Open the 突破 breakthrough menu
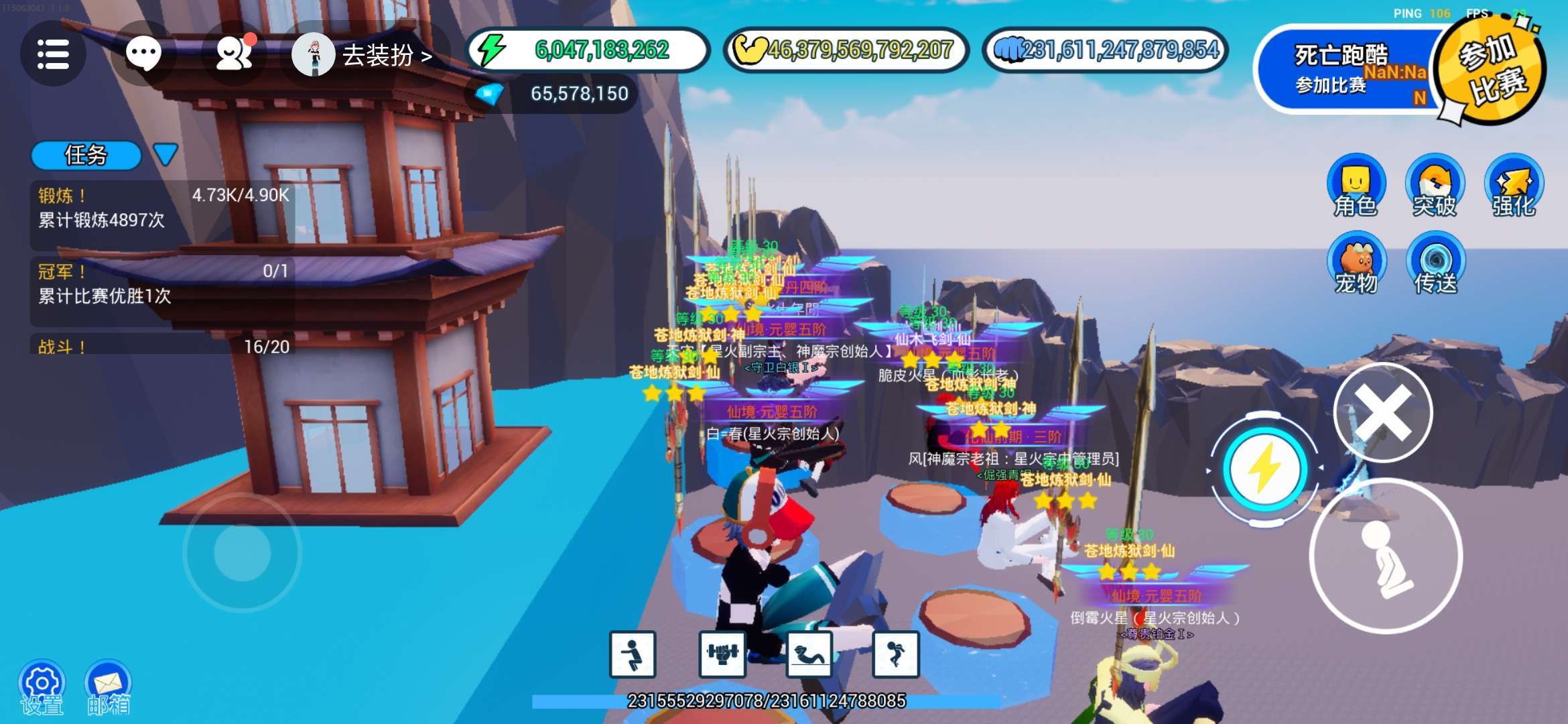The image size is (1568, 724). 1434,186
